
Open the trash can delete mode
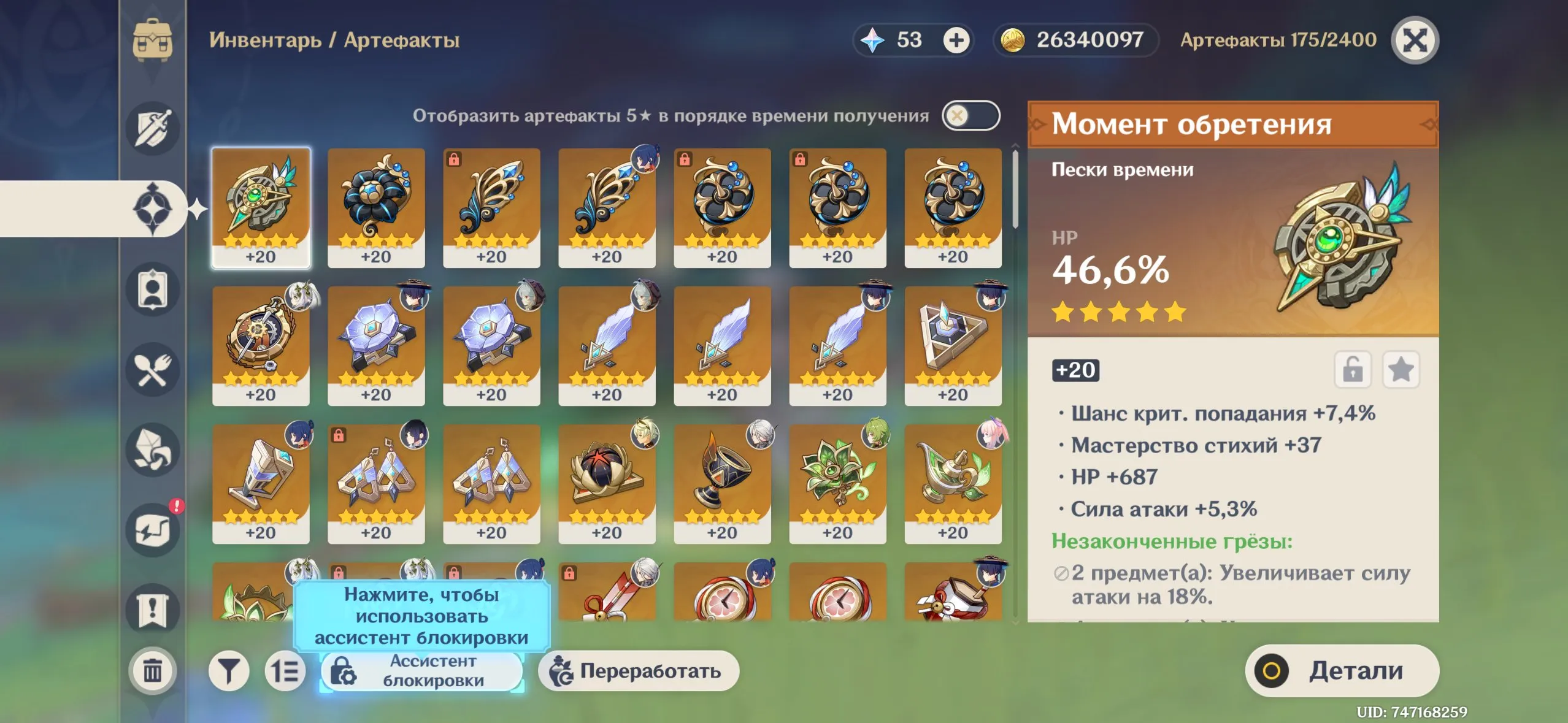tap(153, 670)
